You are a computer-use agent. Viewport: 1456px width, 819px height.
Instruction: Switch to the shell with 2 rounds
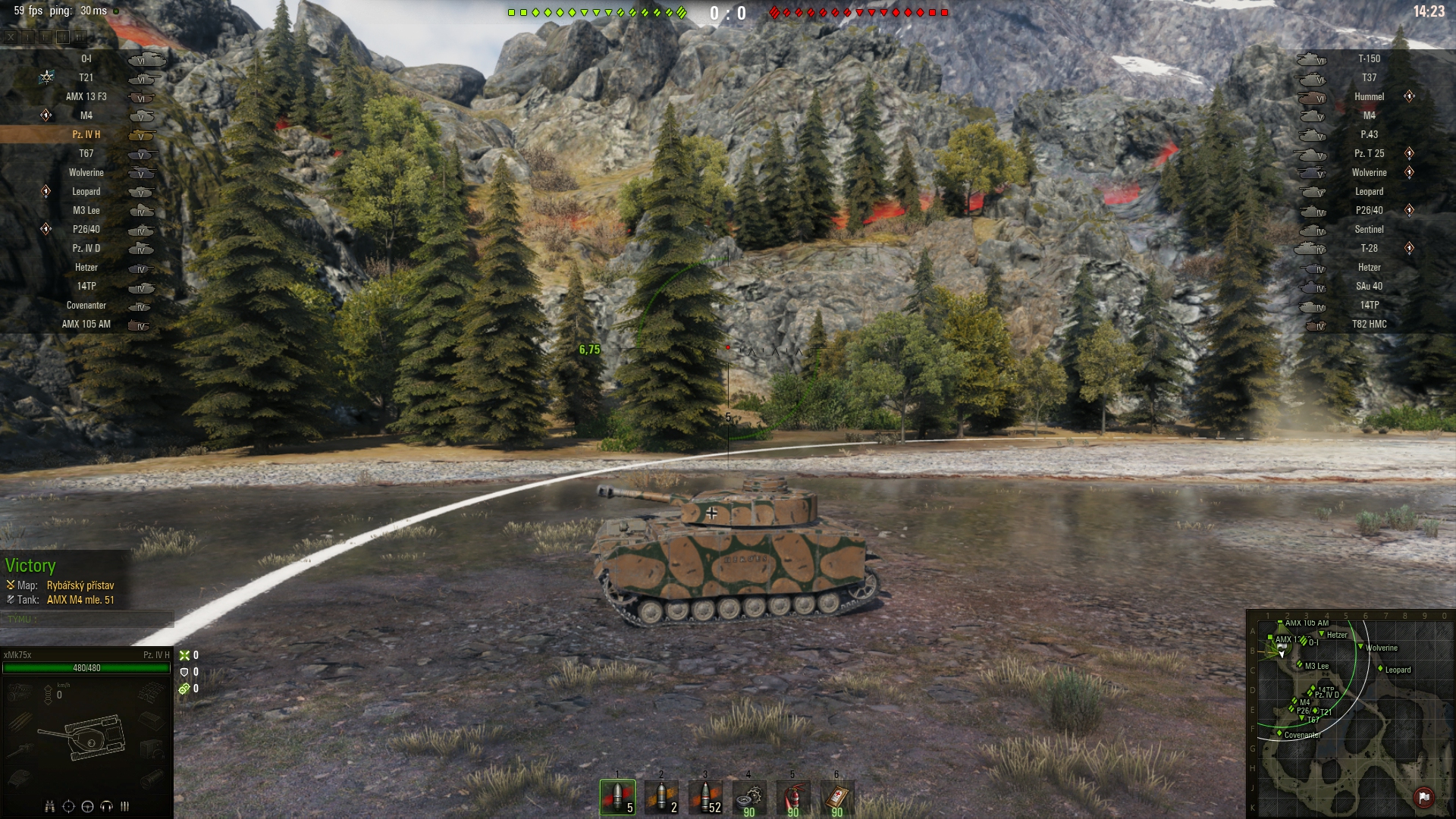click(x=661, y=797)
